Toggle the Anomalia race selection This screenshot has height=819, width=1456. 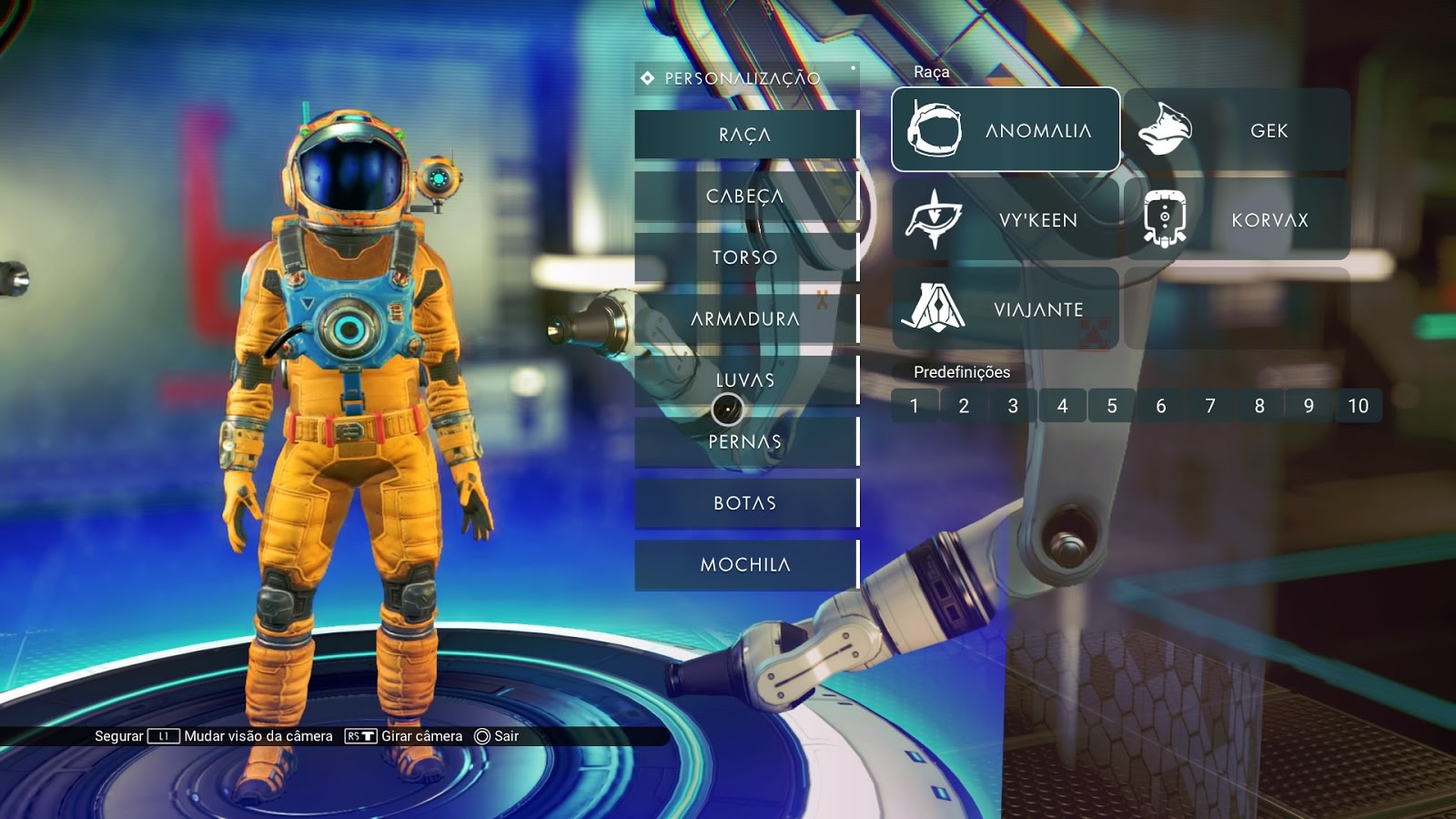pos(1006,129)
